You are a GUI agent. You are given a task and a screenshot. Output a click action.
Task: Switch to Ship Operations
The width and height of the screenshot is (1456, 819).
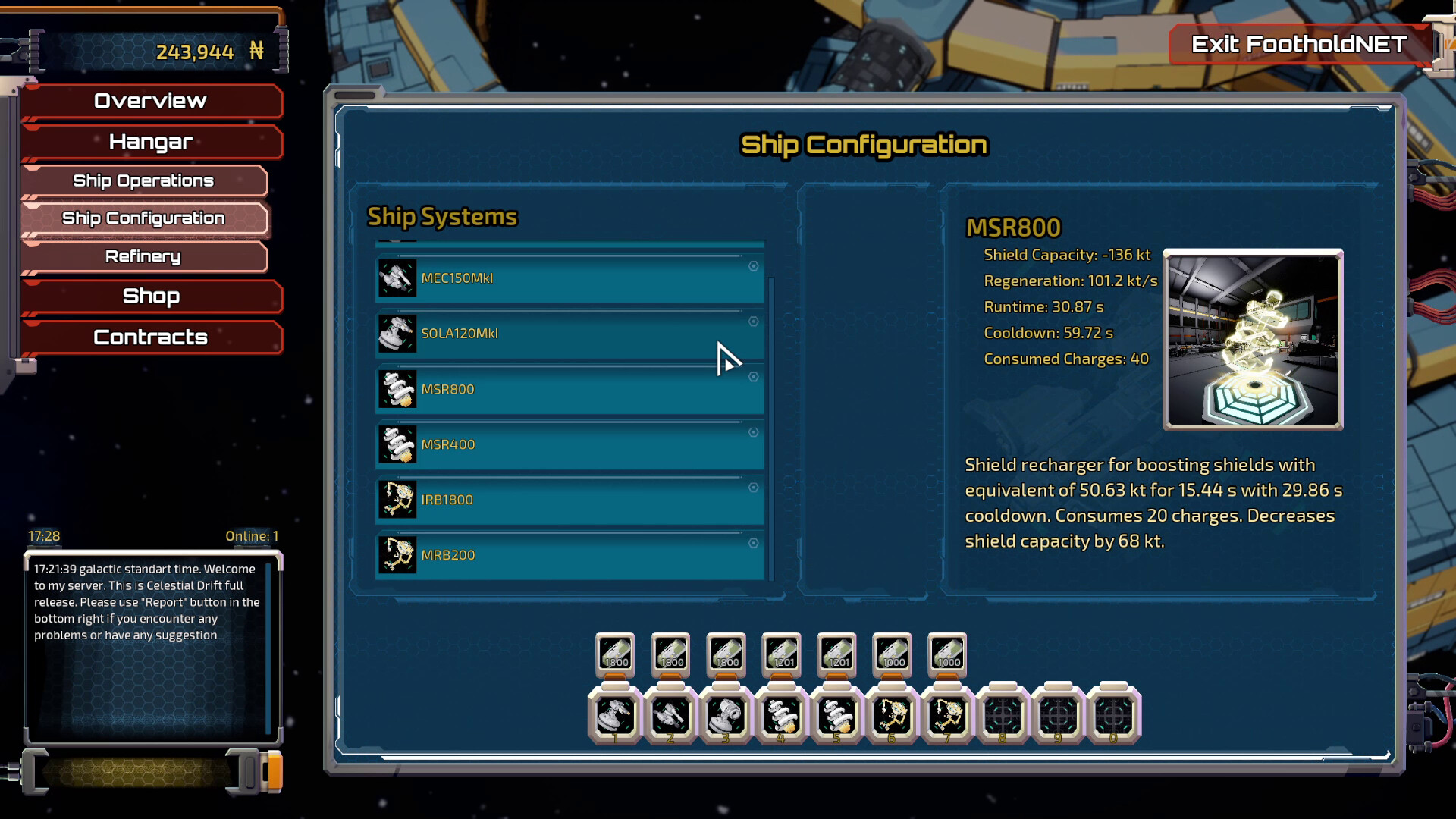point(143,180)
